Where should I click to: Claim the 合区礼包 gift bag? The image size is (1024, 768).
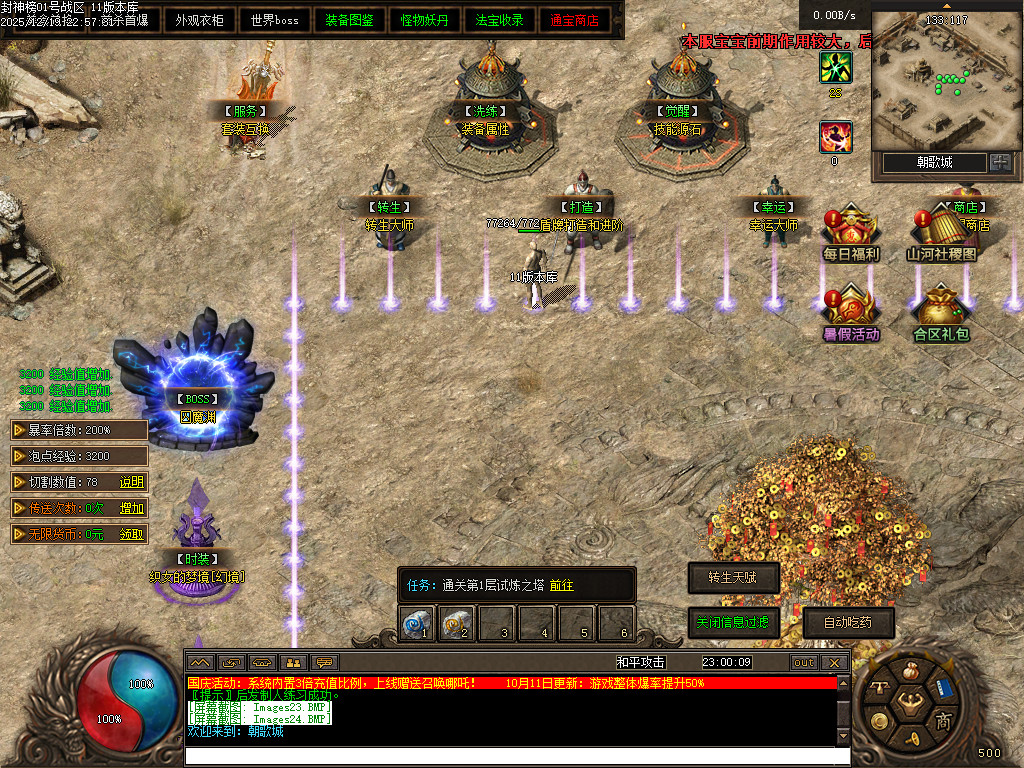(x=941, y=311)
